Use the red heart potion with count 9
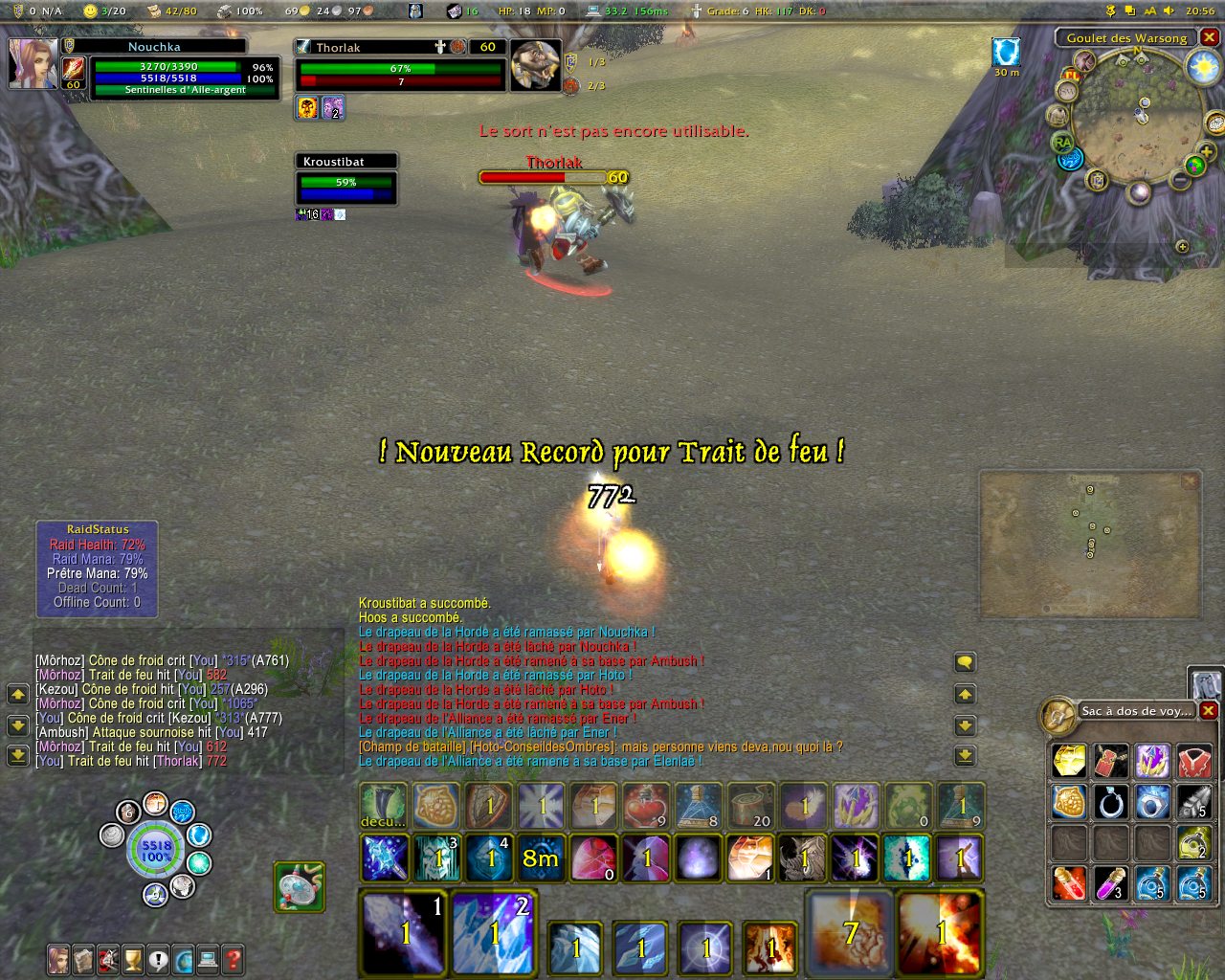The image size is (1225, 980). tap(646, 806)
